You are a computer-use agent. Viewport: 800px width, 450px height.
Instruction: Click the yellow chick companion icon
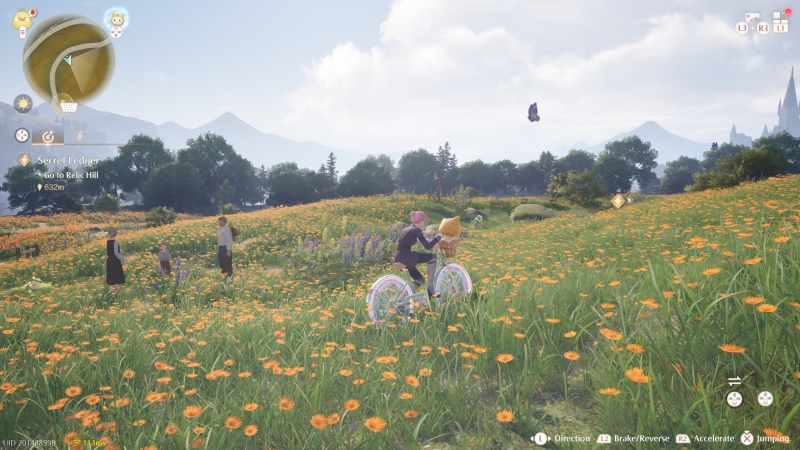click(x=22, y=18)
